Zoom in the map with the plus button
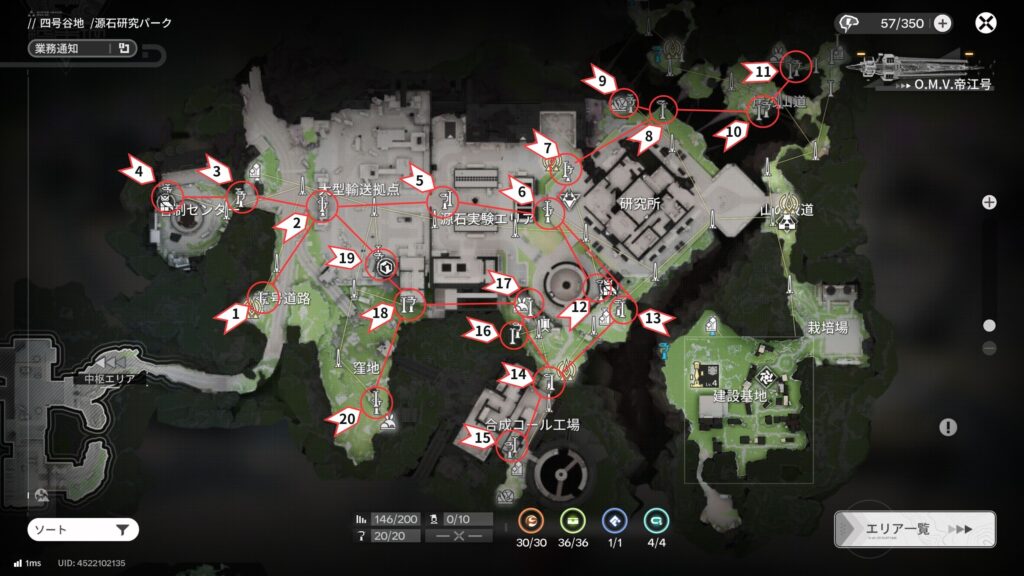This screenshot has height=576, width=1024. click(x=989, y=202)
